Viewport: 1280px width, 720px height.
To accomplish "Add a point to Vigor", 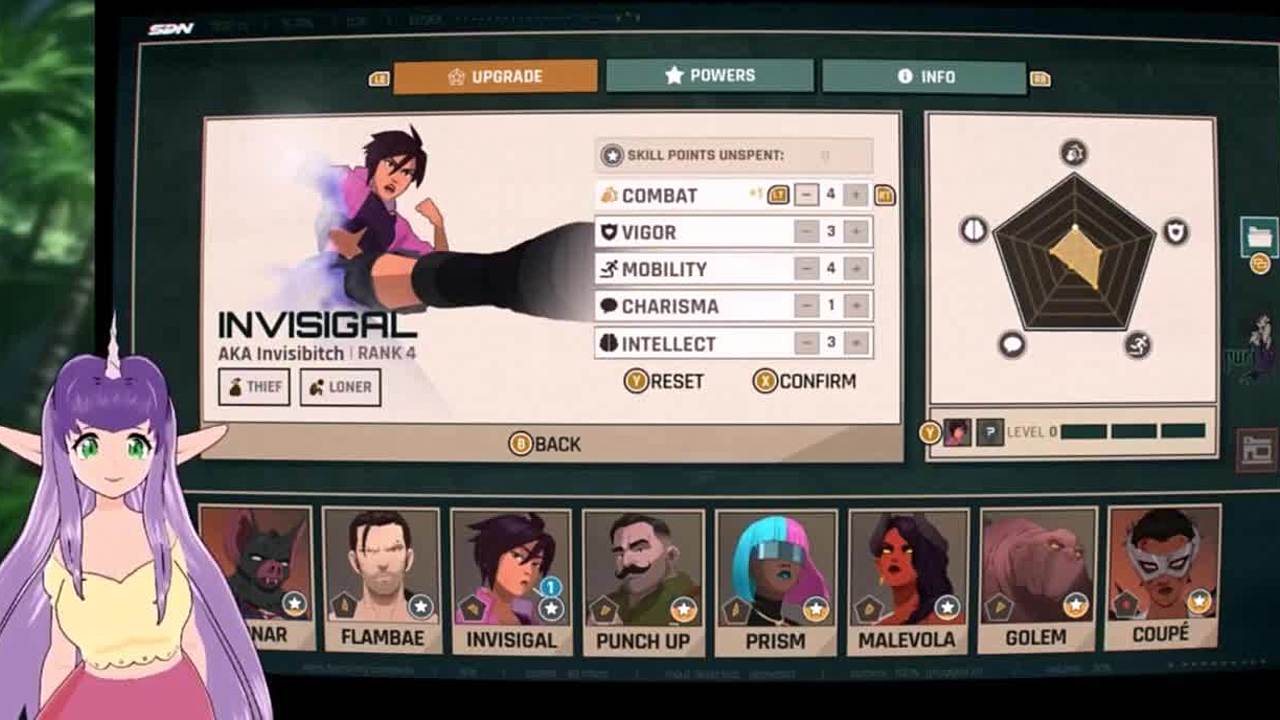I will pos(855,232).
